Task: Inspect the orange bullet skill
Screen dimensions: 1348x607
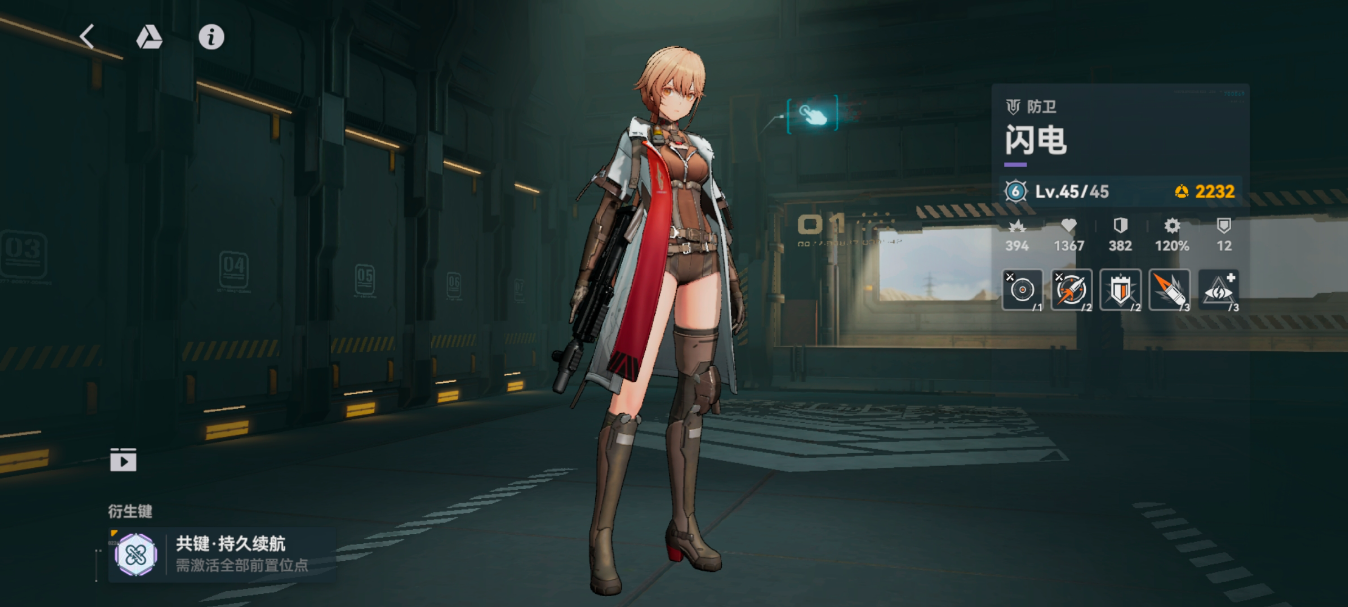Action: tap(1169, 290)
